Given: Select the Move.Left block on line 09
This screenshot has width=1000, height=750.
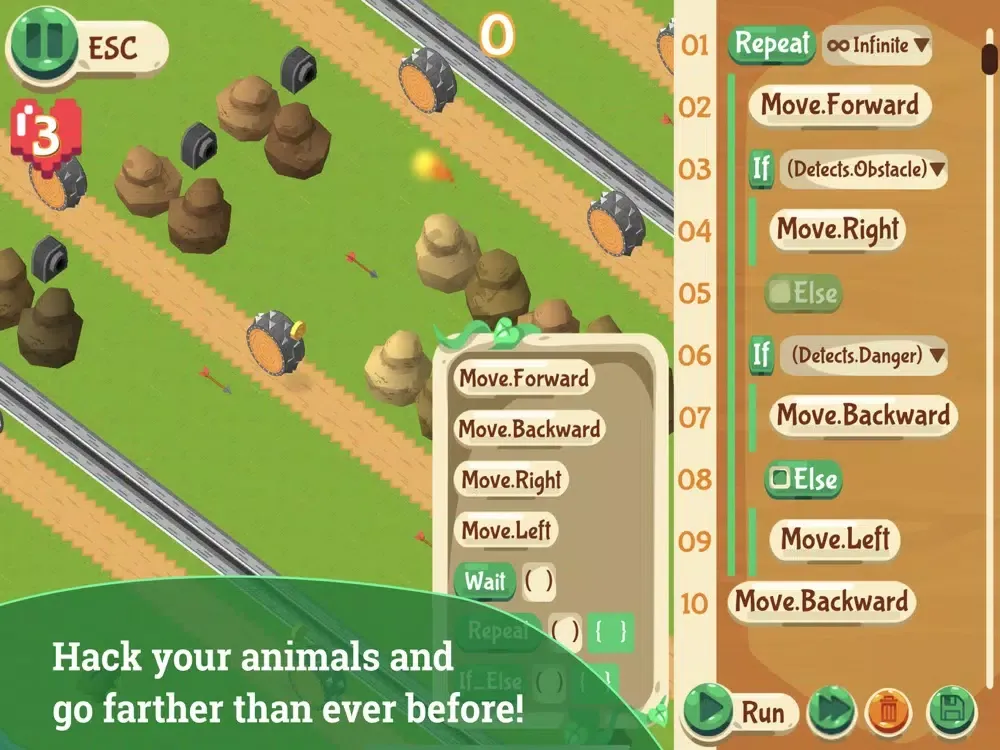Looking at the screenshot, I should [836, 540].
